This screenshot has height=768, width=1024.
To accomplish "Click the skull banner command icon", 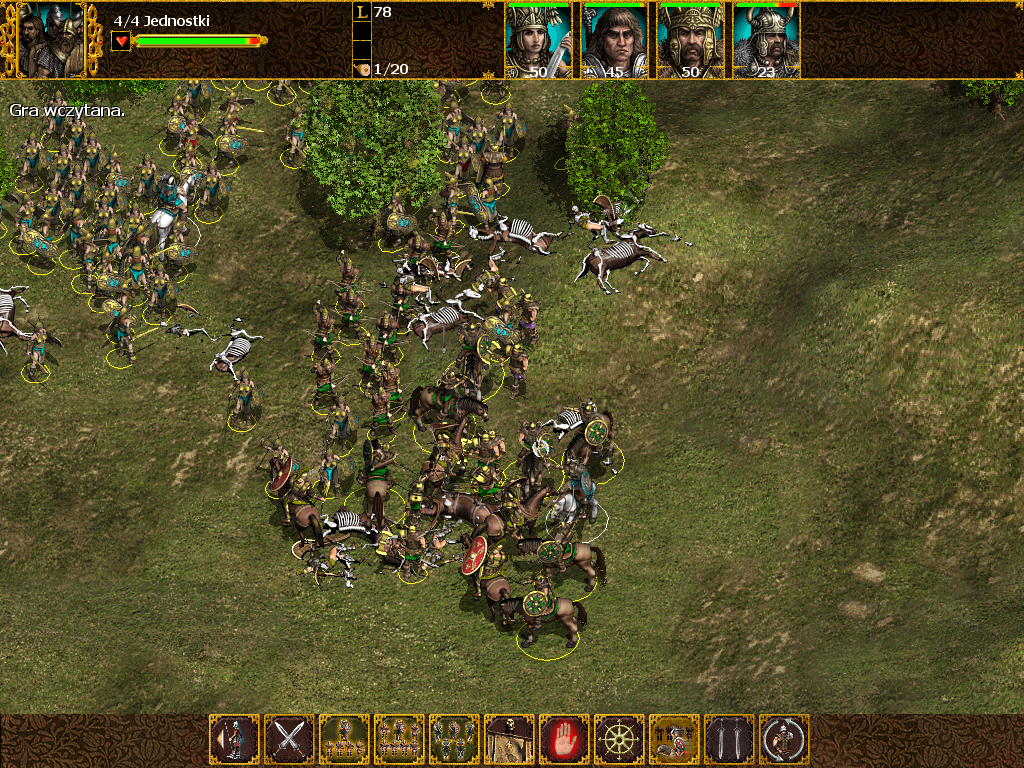I will [510, 740].
